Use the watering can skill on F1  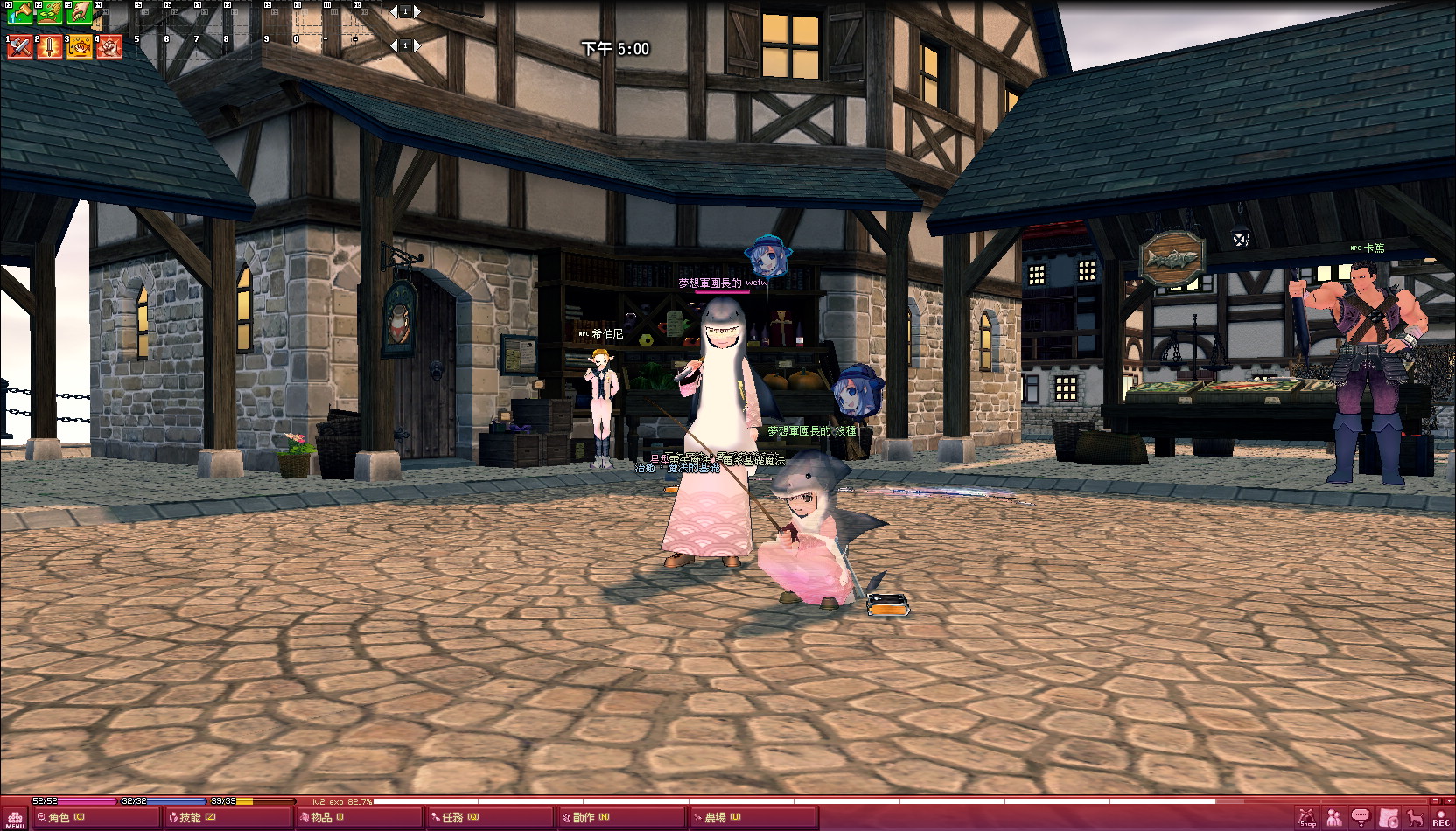tap(19, 12)
